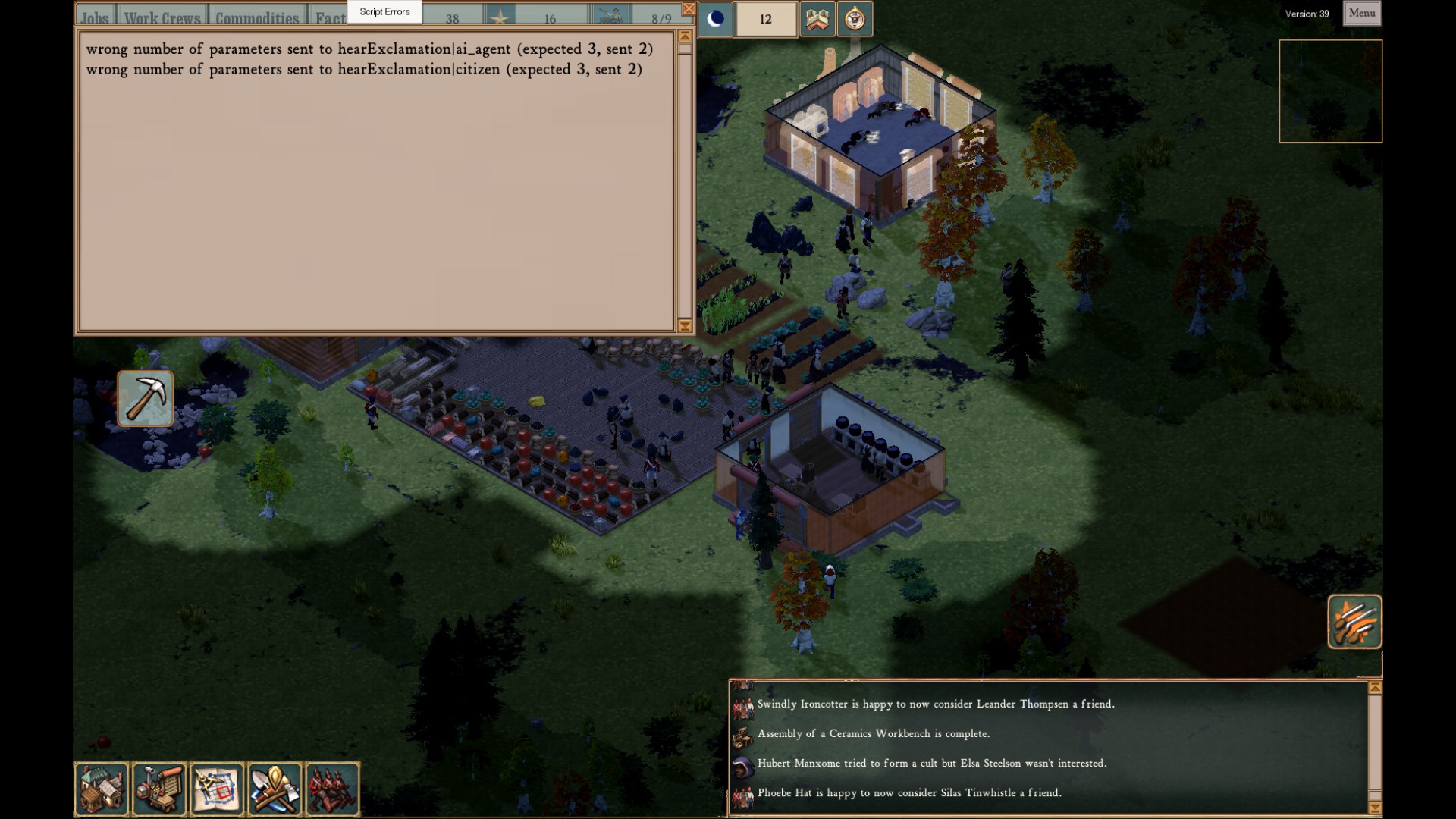The image size is (1456, 819).
Task: Click the orange-framed icon above the event log
Action: coord(1354,622)
